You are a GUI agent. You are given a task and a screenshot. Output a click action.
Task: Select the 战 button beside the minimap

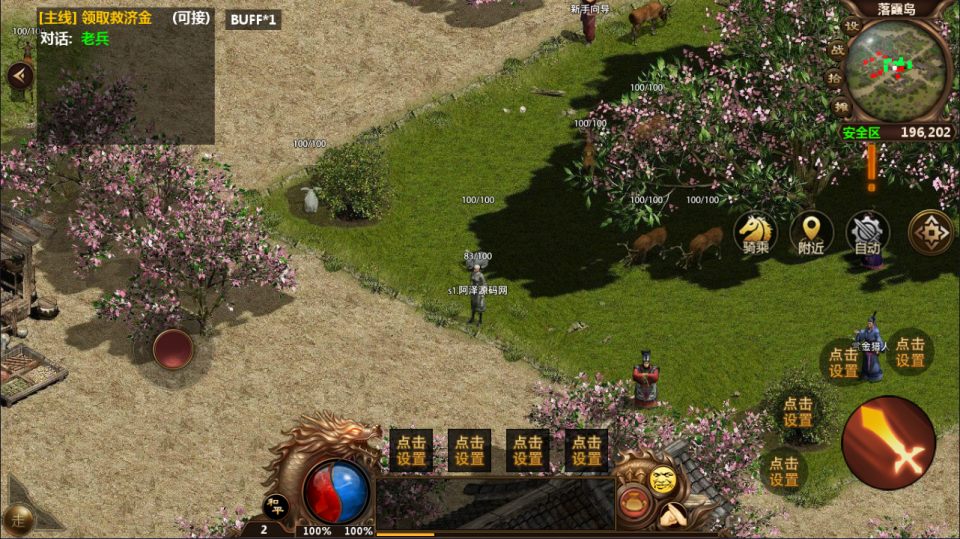837,49
